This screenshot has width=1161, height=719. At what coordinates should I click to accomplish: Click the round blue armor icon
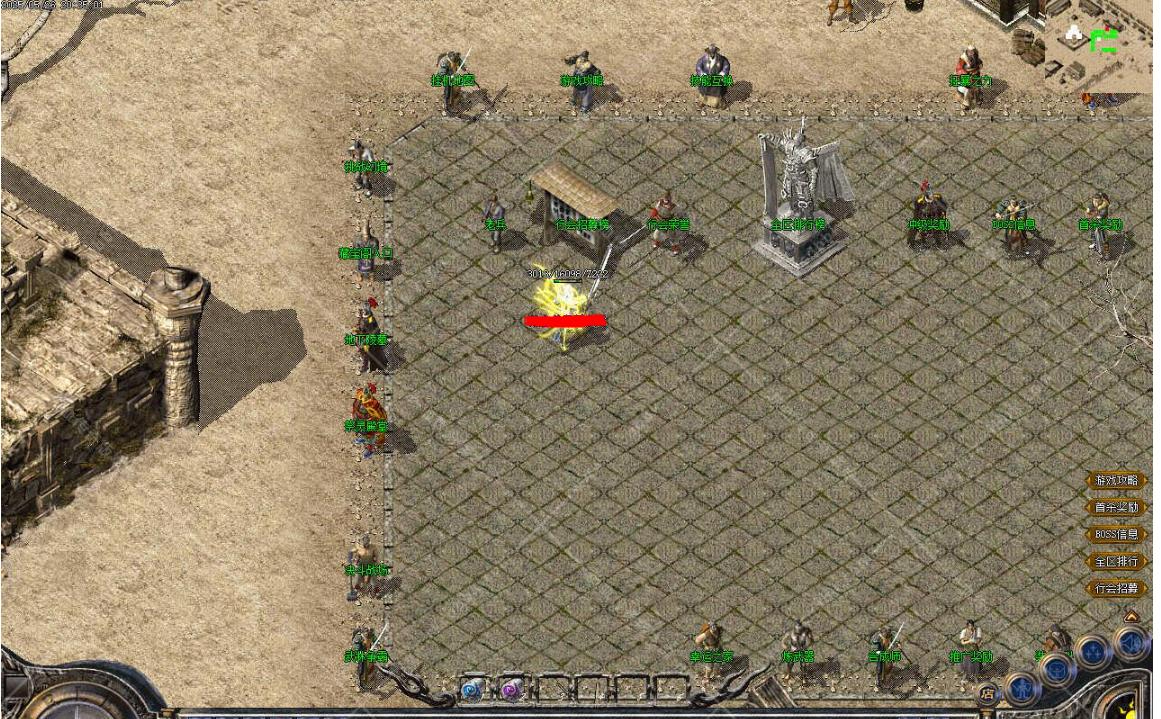point(1058,669)
